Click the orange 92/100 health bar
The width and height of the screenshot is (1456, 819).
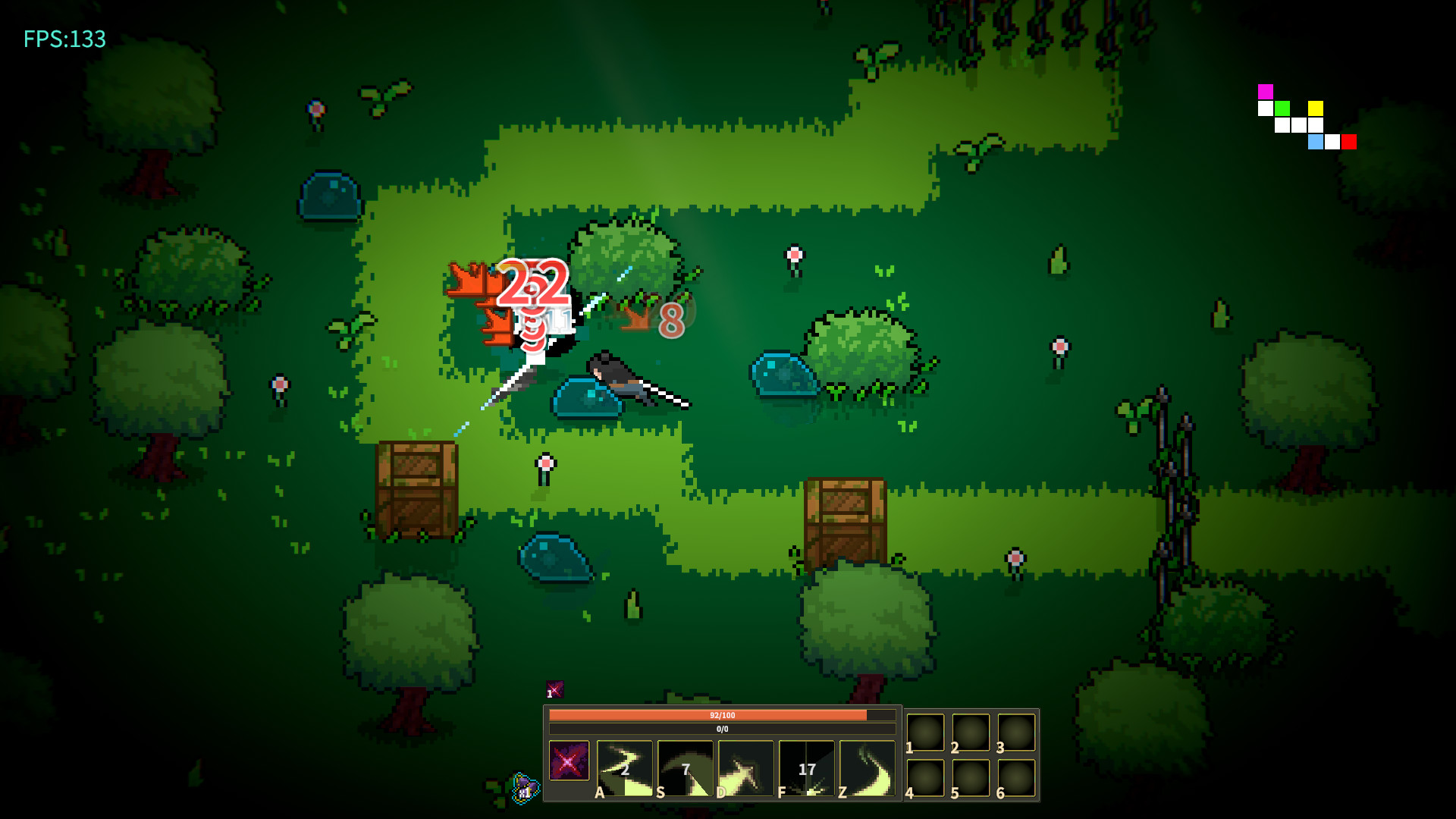click(x=723, y=715)
